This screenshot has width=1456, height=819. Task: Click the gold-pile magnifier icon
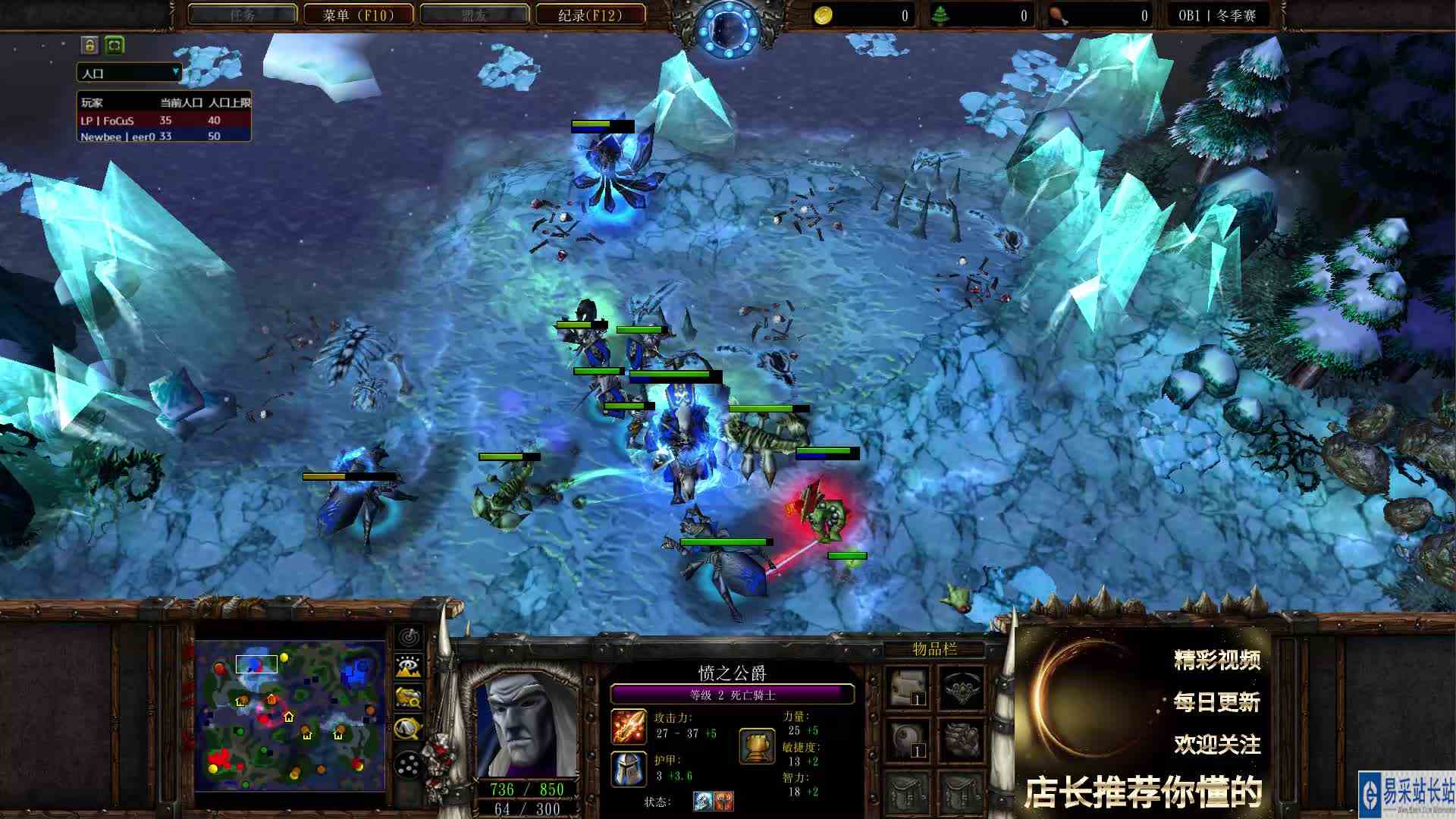408,698
